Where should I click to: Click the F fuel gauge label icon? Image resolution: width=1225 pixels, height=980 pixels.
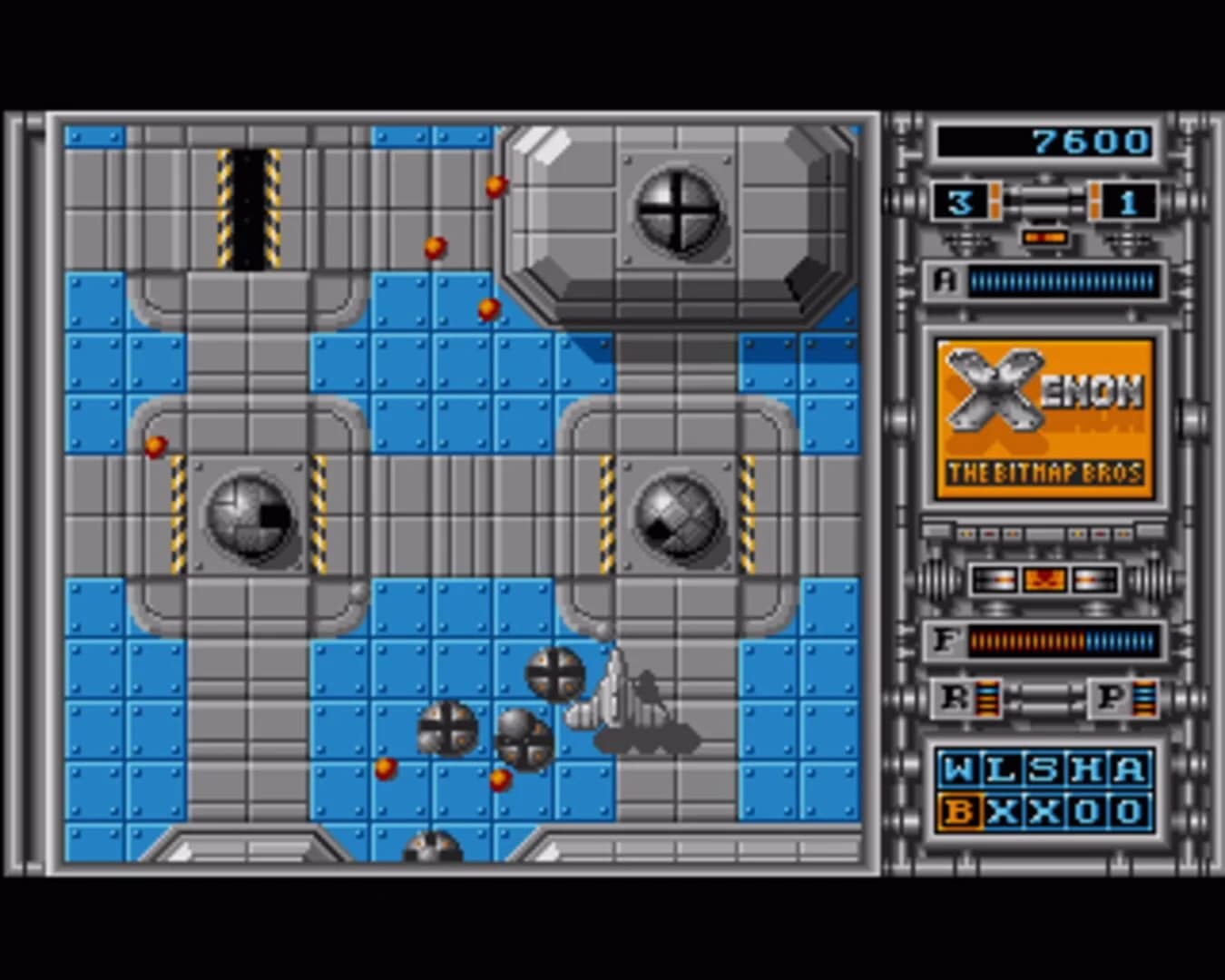click(x=946, y=642)
